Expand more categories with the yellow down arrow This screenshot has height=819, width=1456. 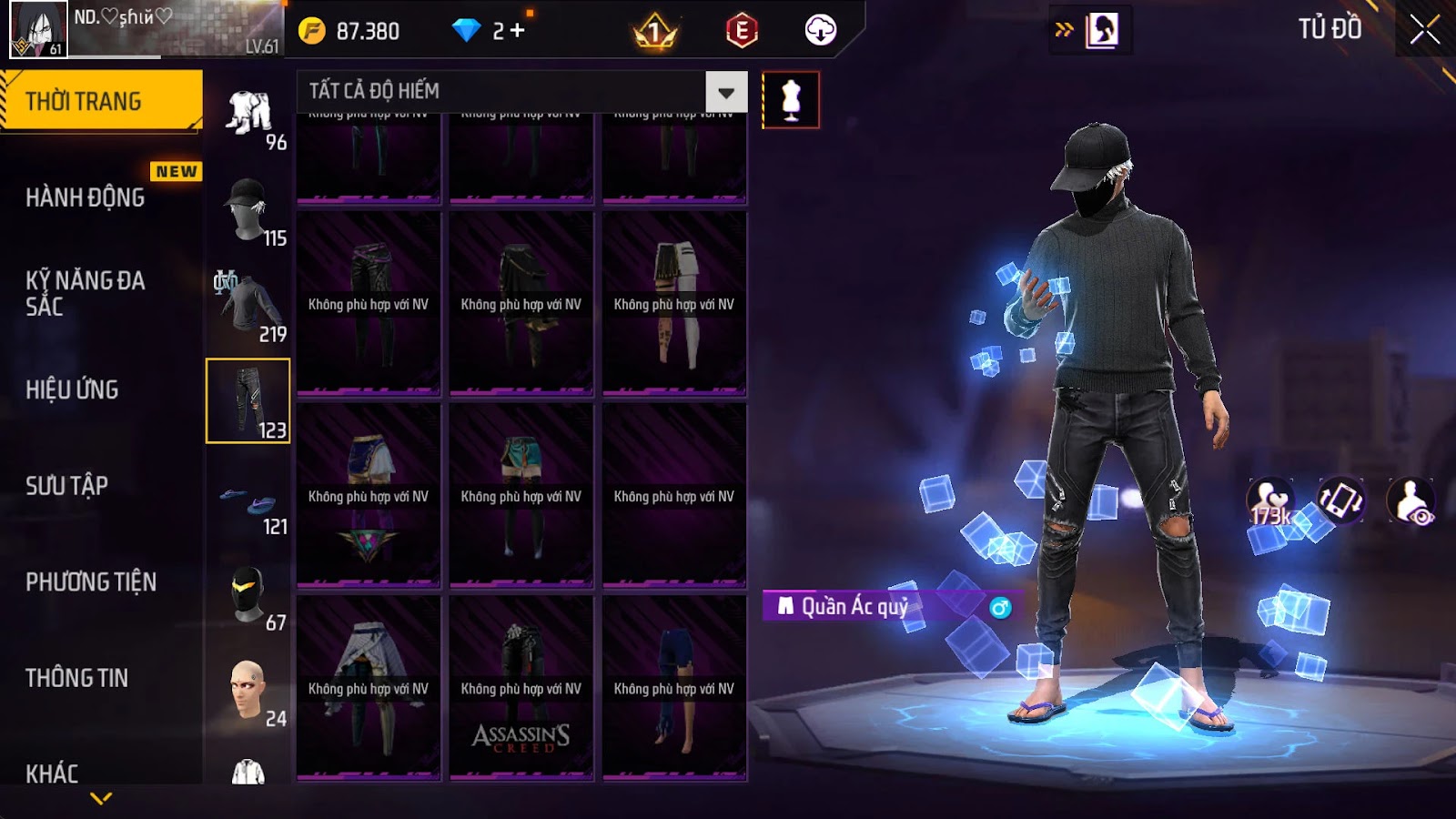[x=101, y=798]
